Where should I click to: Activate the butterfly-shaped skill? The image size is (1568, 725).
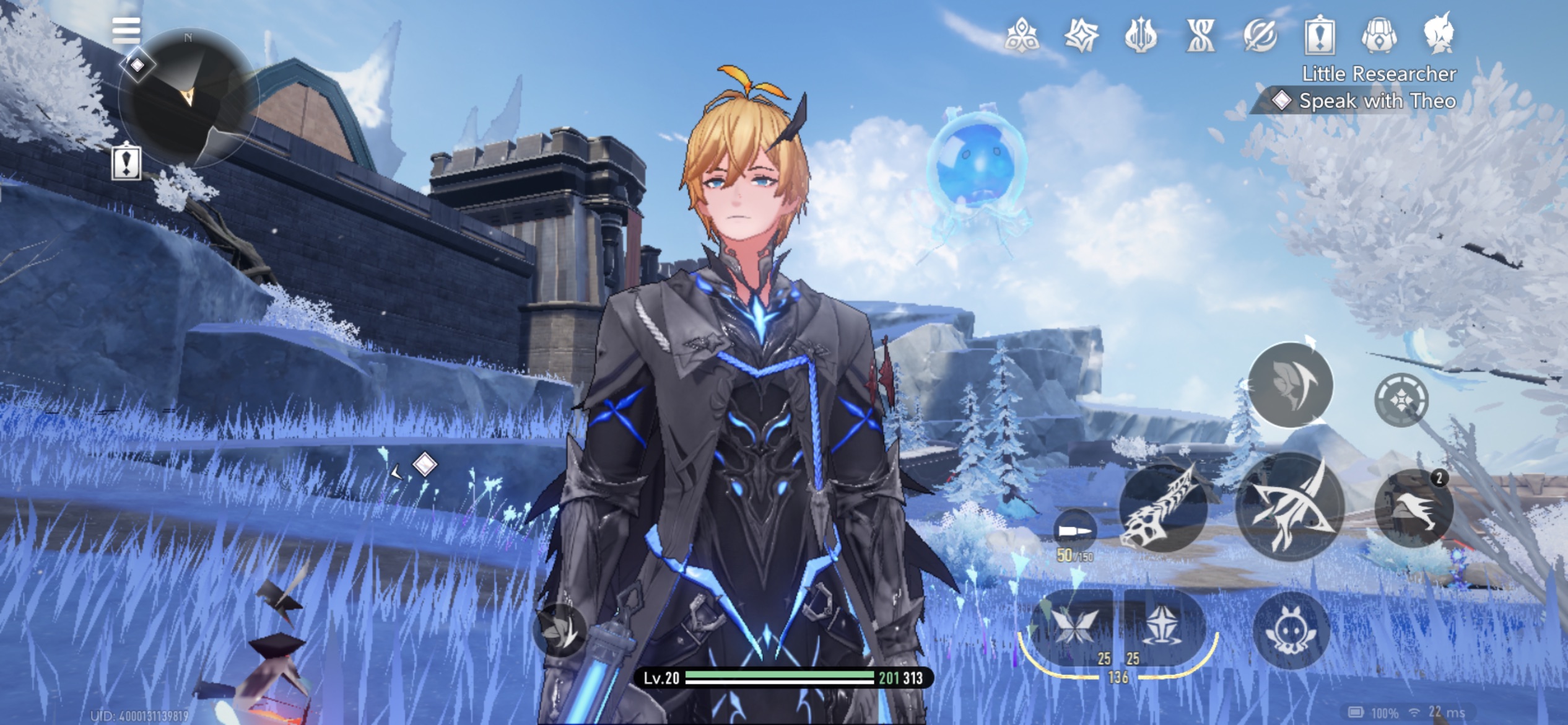coord(1072,627)
